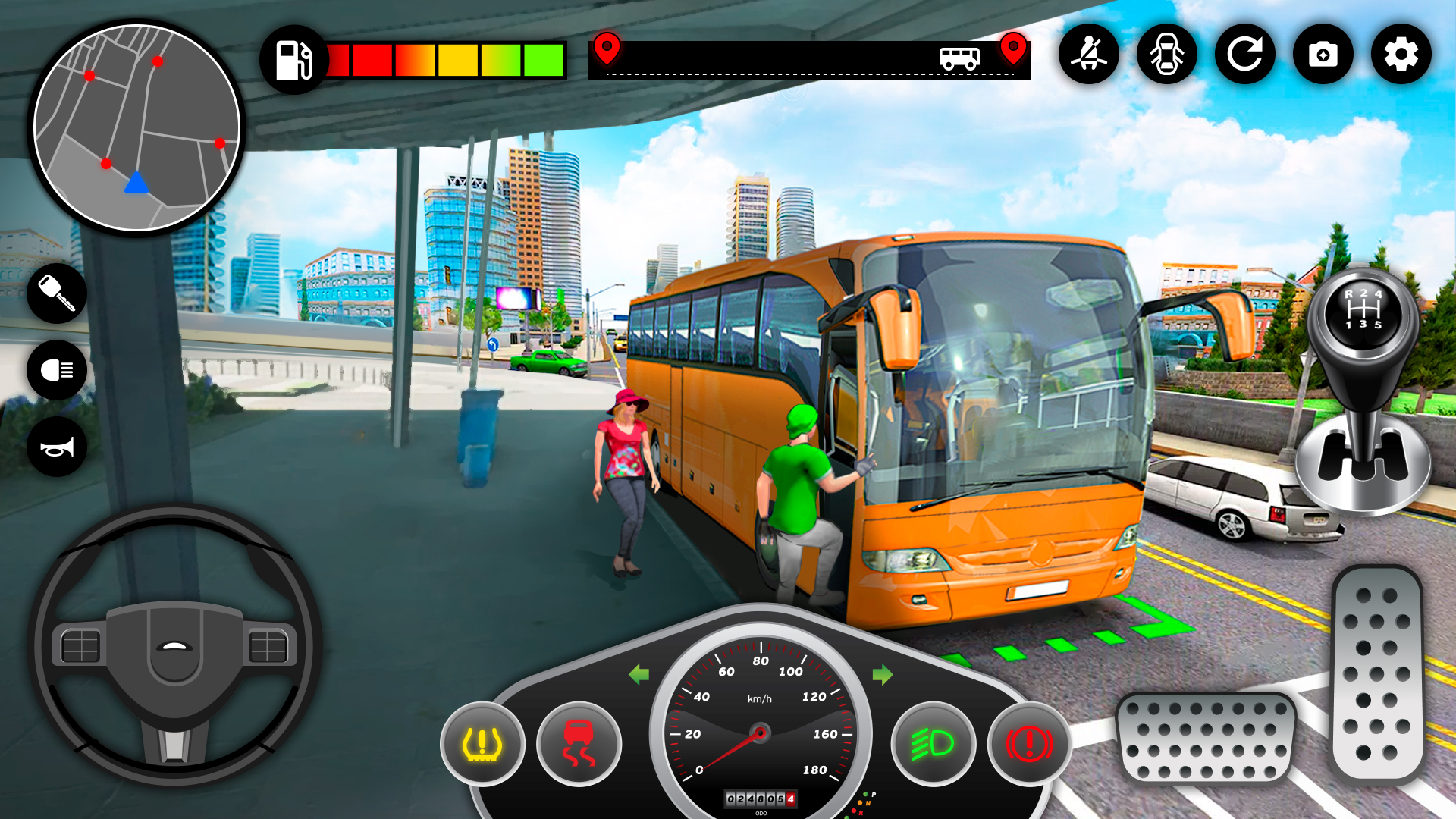Image resolution: width=1456 pixels, height=819 pixels.
Task: Activate the yellow tire pressure button
Action: pyautogui.click(x=482, y=744)
